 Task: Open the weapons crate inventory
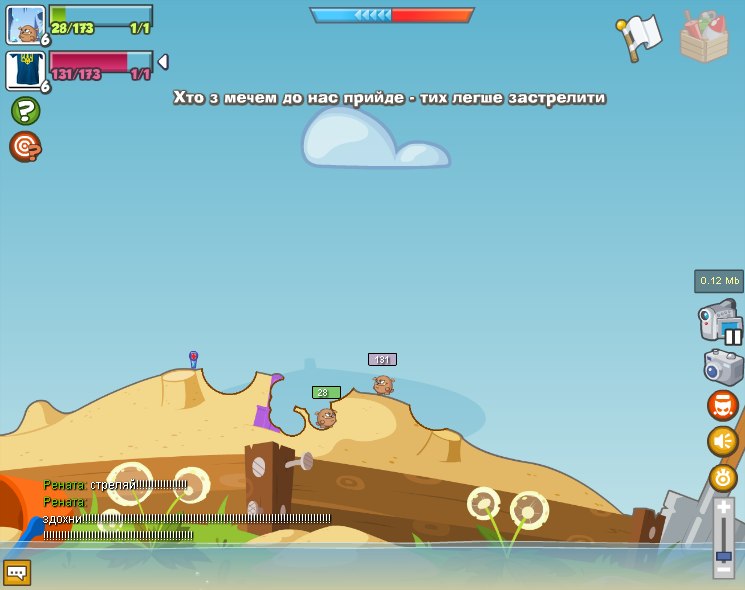click(x=703, y=37)
